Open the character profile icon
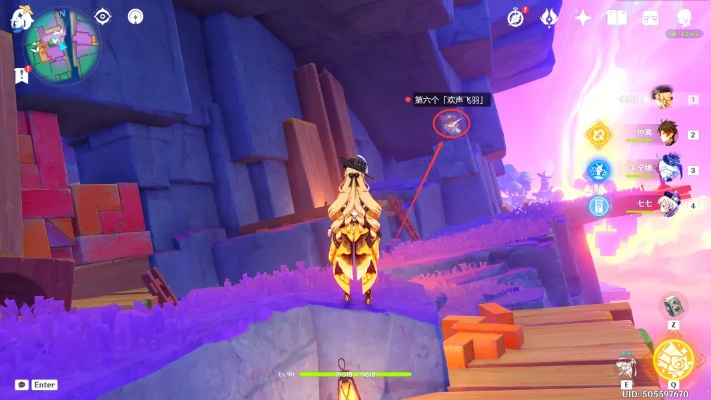Viewport: 711px width, 400px height. point(685,17)
